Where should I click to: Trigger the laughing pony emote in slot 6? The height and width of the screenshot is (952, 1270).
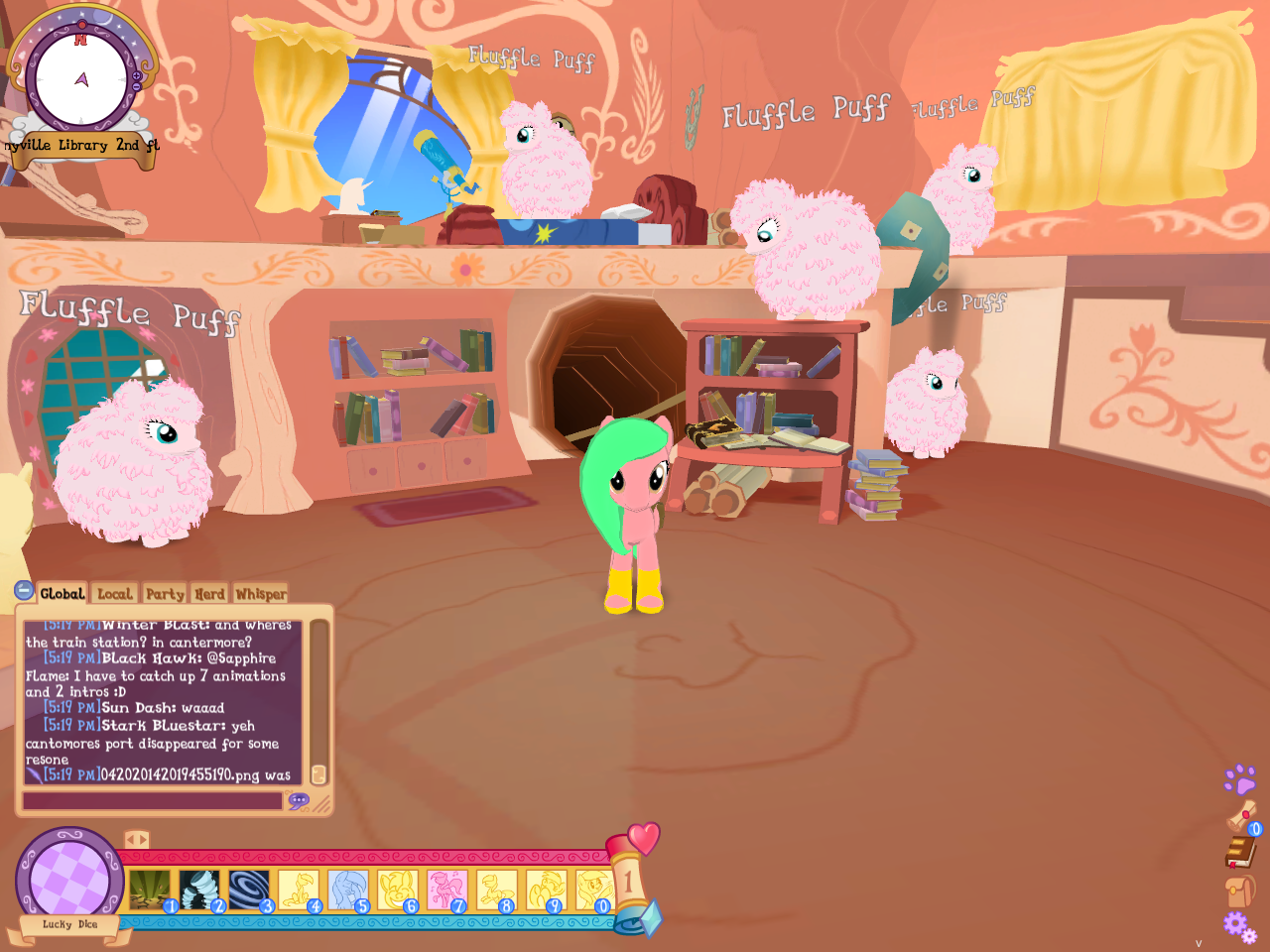(x=397, y=890)
